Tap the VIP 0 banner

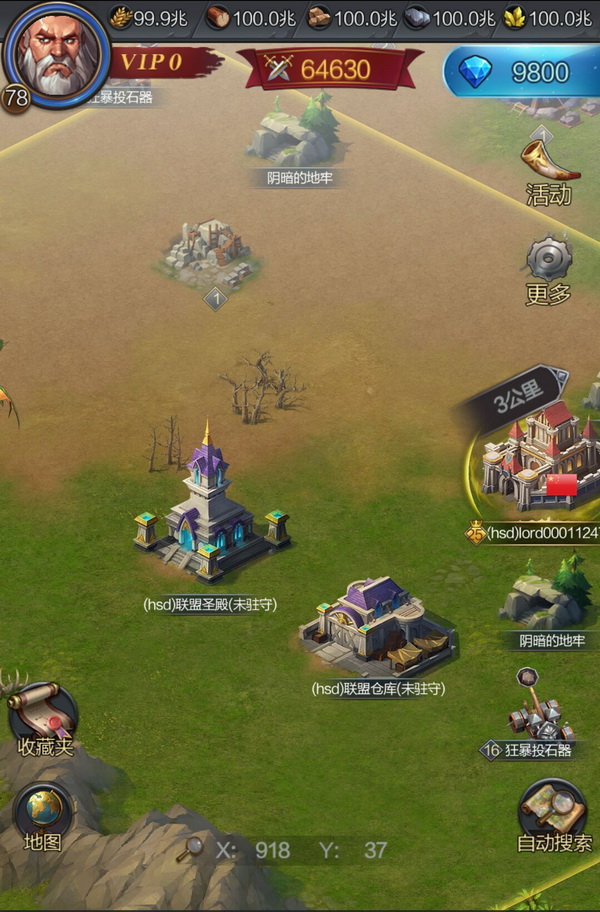pyautogui.click(x=160, y=63)
